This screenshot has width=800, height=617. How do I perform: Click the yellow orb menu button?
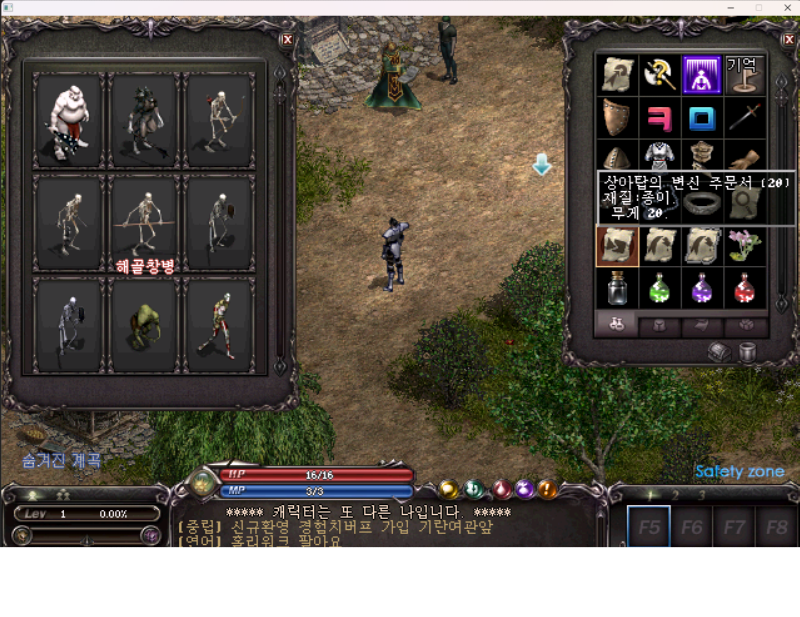449,489
